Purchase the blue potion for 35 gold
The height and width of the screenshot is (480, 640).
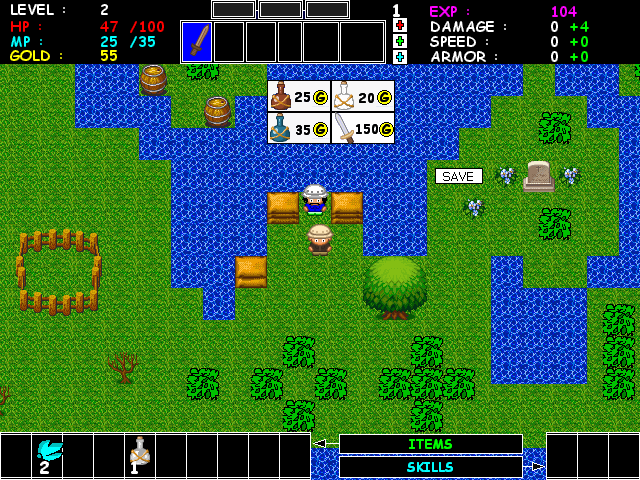point(299,128)
